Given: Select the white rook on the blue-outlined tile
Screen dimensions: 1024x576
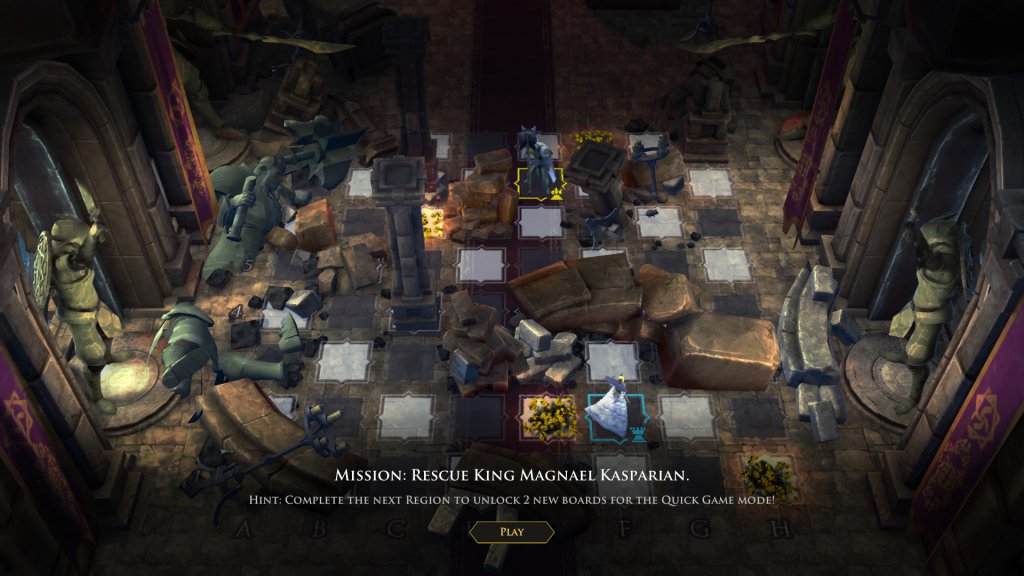Looking at the screenshot, I should 607,410.
